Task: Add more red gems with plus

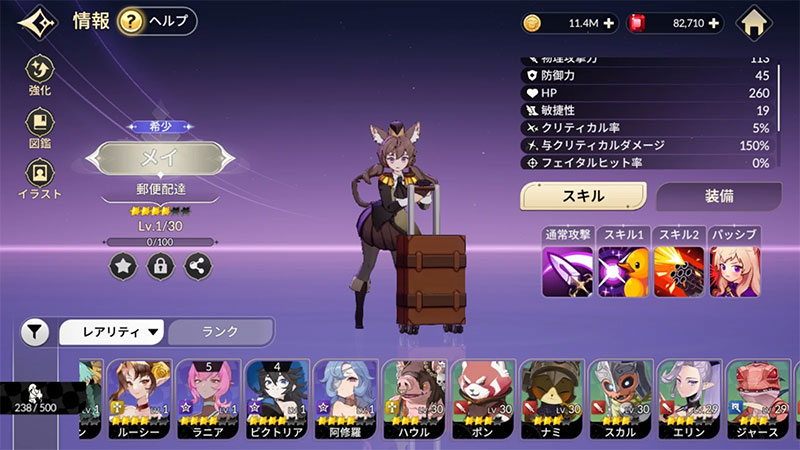Action: click(x=714, y=23)
